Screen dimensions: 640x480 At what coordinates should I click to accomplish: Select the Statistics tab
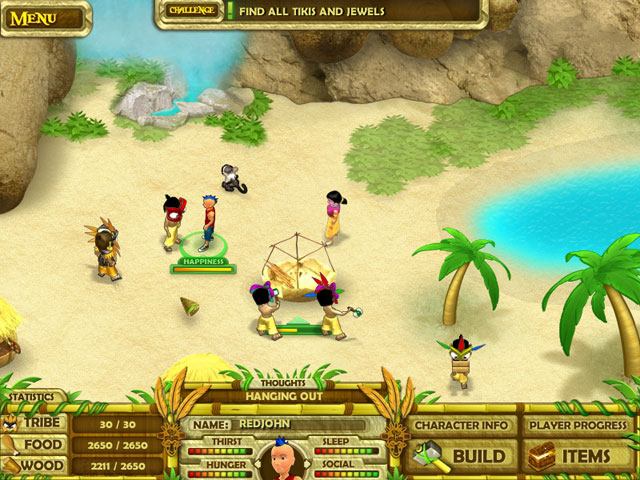(31, 397)
